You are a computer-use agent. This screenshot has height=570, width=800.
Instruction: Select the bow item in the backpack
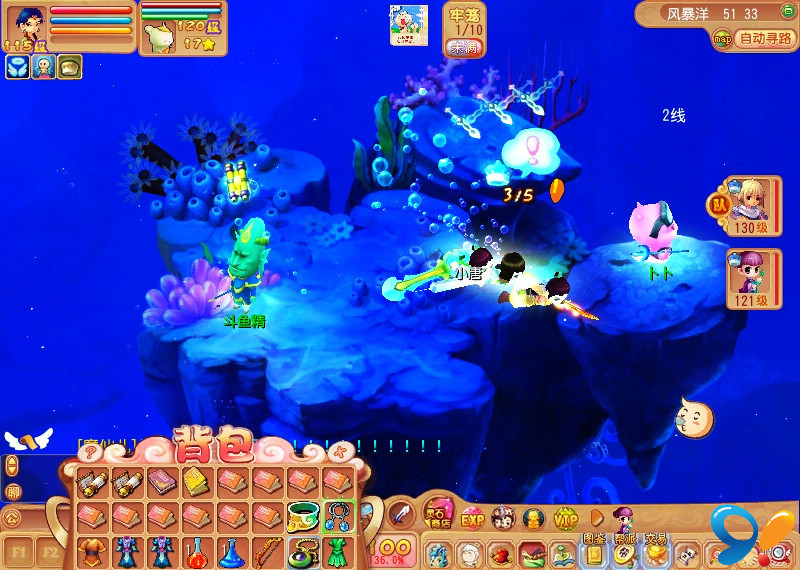pos(267,551)
